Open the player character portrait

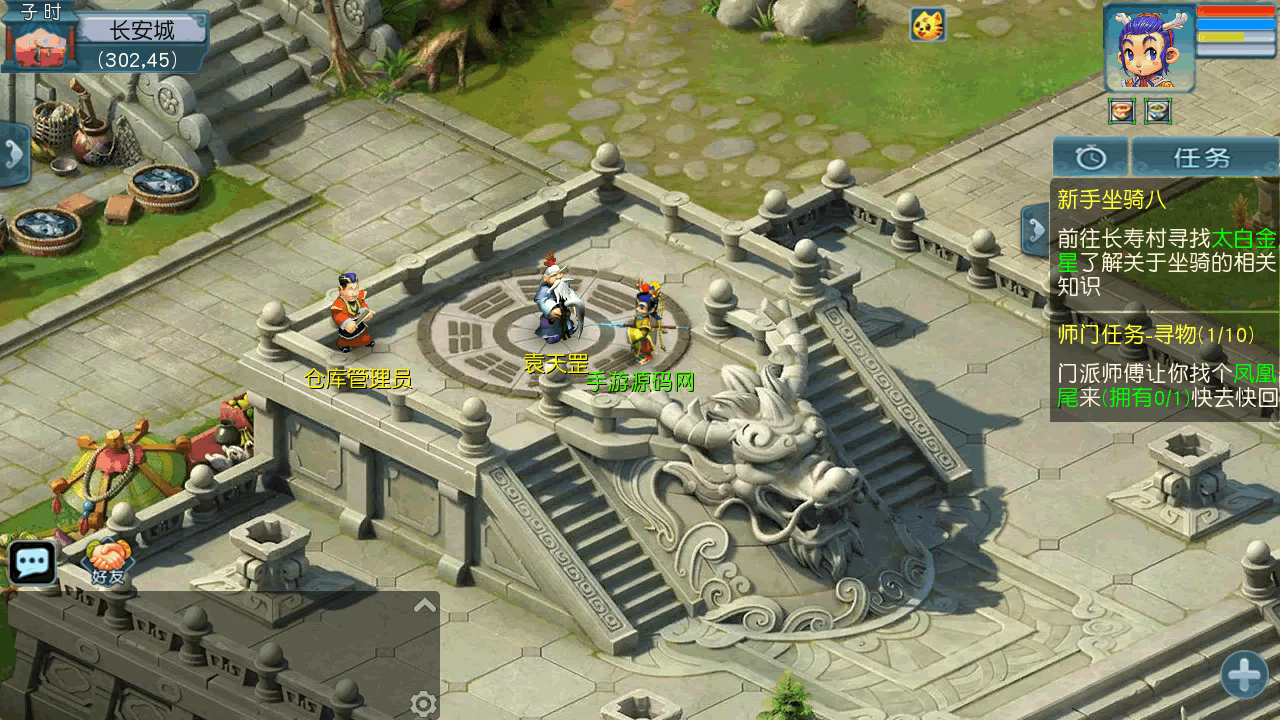(x=1149, y=49)
